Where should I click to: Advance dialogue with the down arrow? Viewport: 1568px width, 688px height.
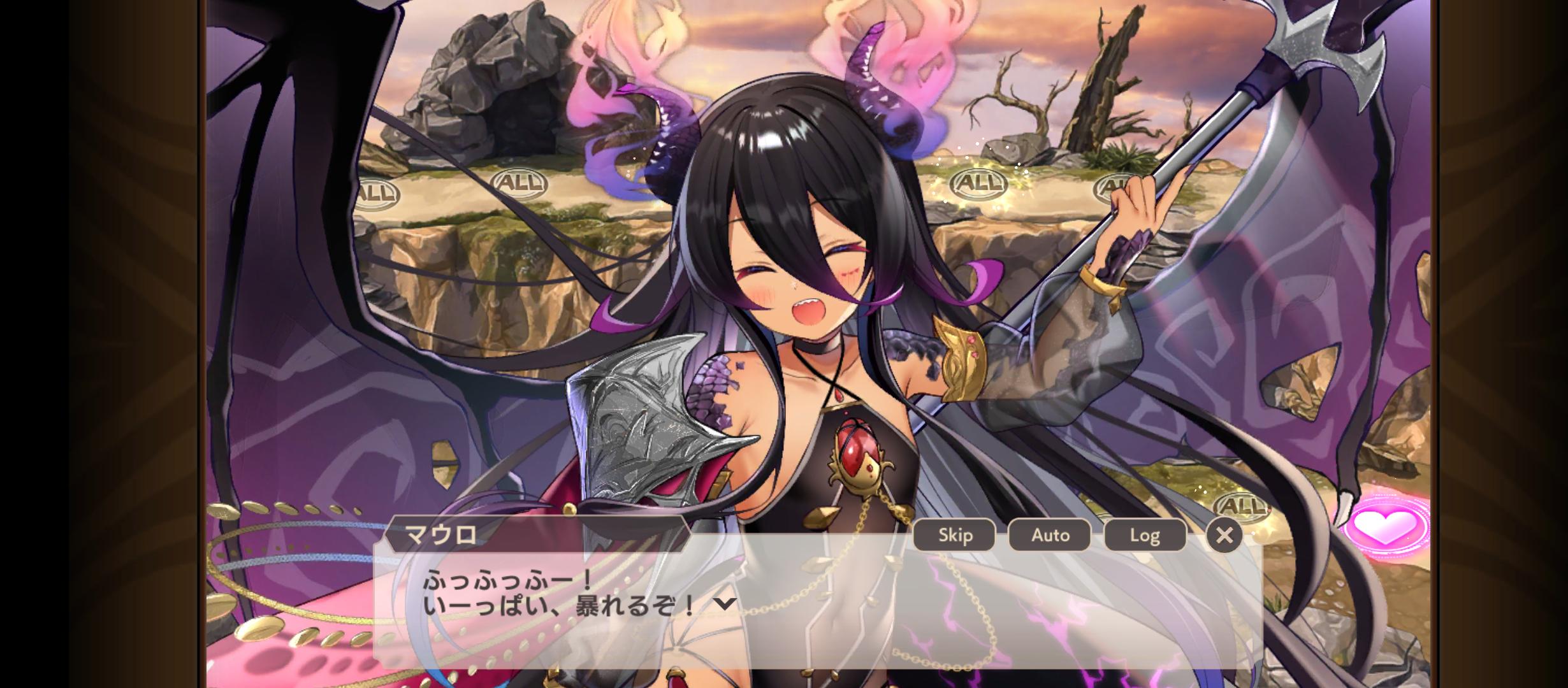pyautogui.click(x=725, y=604)
